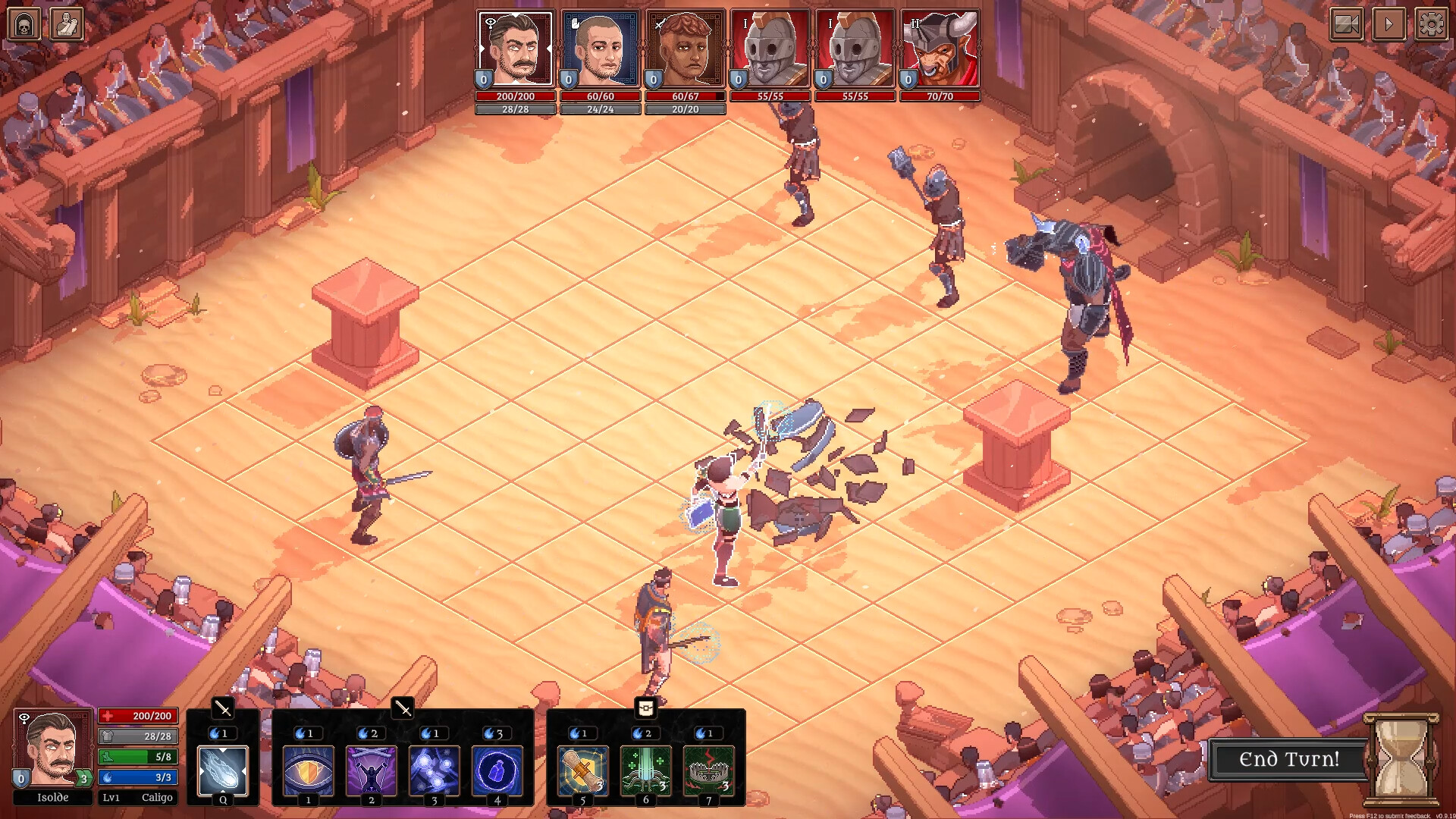This screenshot has height=819, width=1456.
Task: Click the hourglass beside End Turn
Action: tap(1401, 761)
